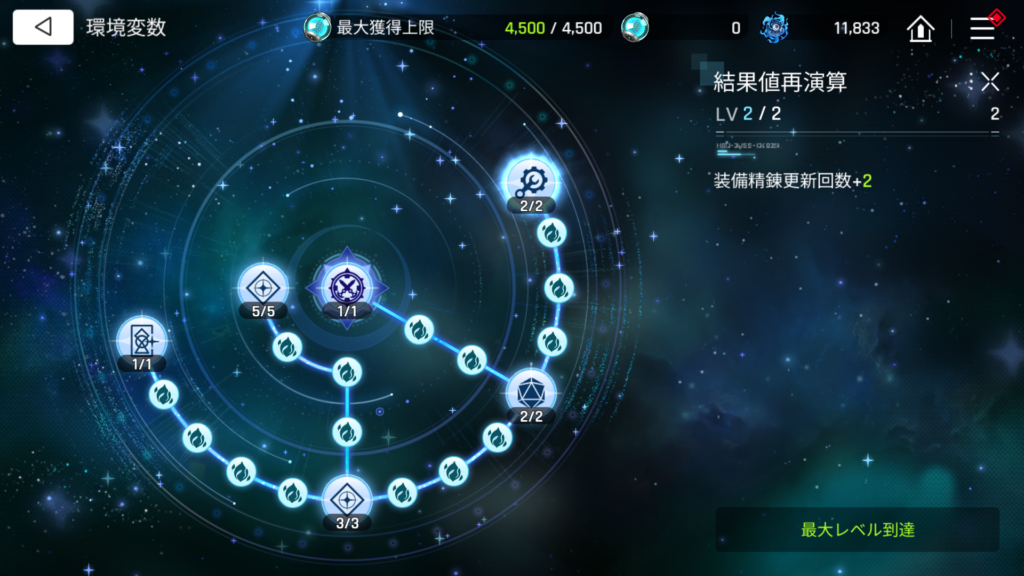Choose the diamond node labeled 5/5

[263, 286]
